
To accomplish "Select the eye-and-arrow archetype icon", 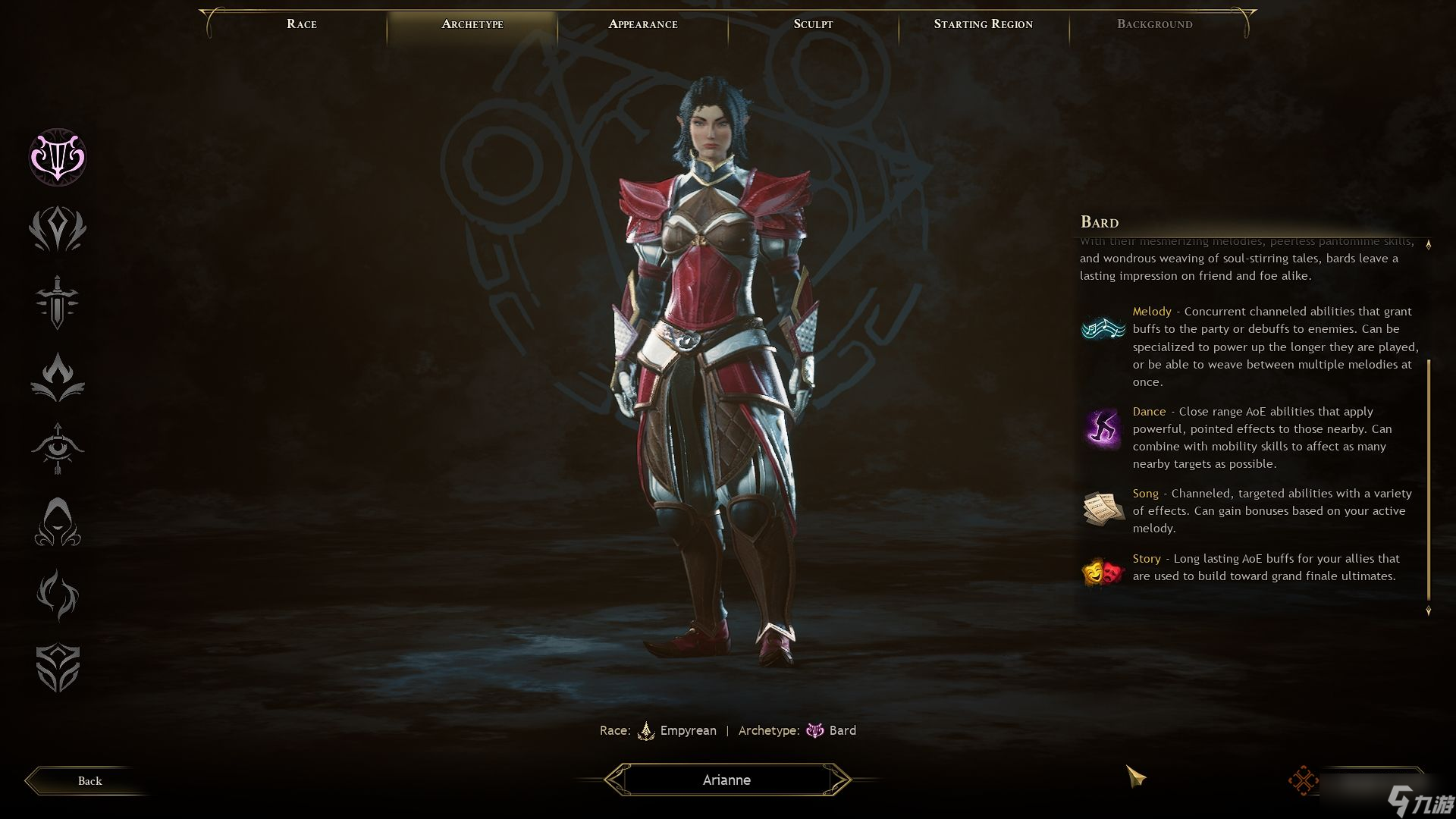I will 58,449.
